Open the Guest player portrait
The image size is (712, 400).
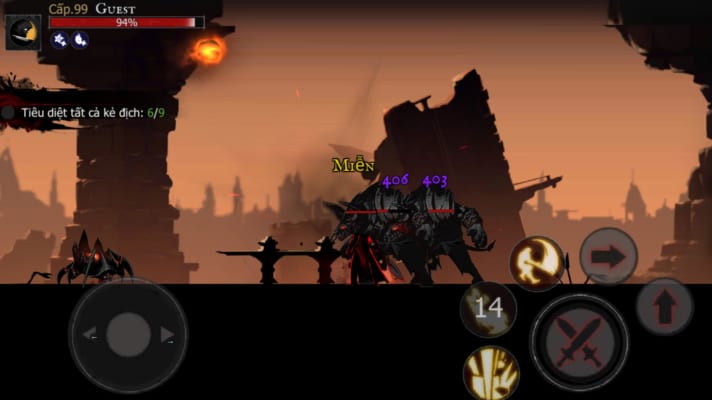[23, 32]
